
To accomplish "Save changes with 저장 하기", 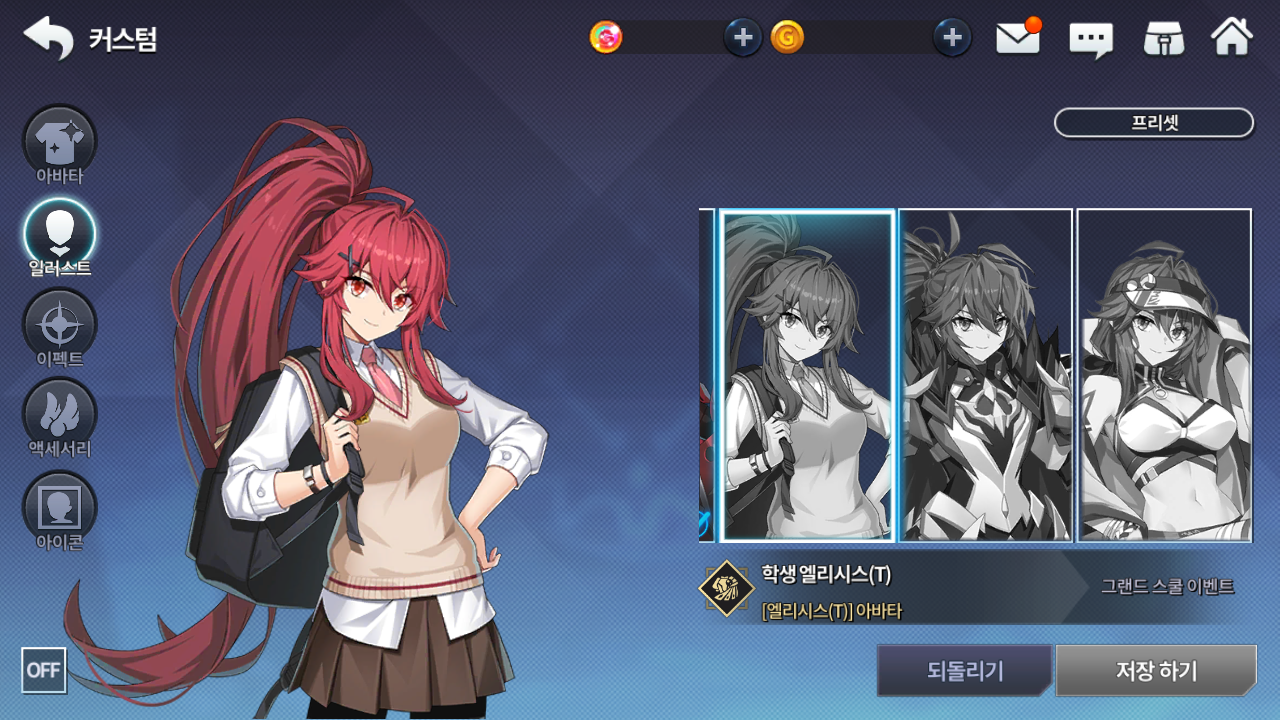I will click(x=1155, y=670).
